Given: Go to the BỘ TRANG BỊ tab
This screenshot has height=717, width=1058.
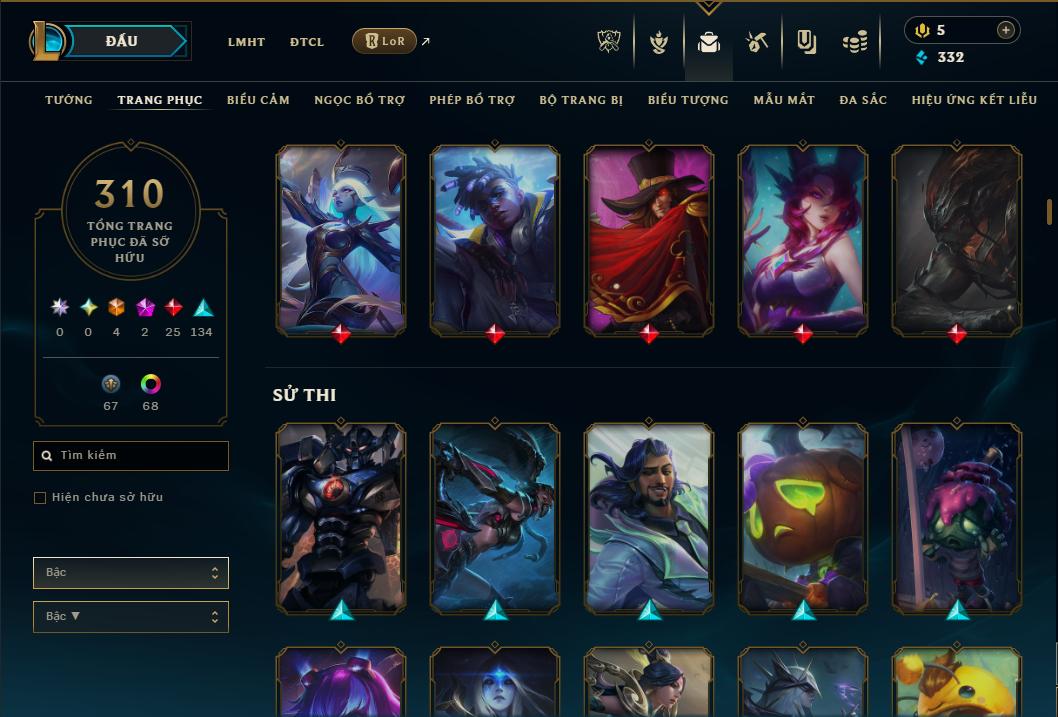Looking at the screenshot, I should (581, 100).
